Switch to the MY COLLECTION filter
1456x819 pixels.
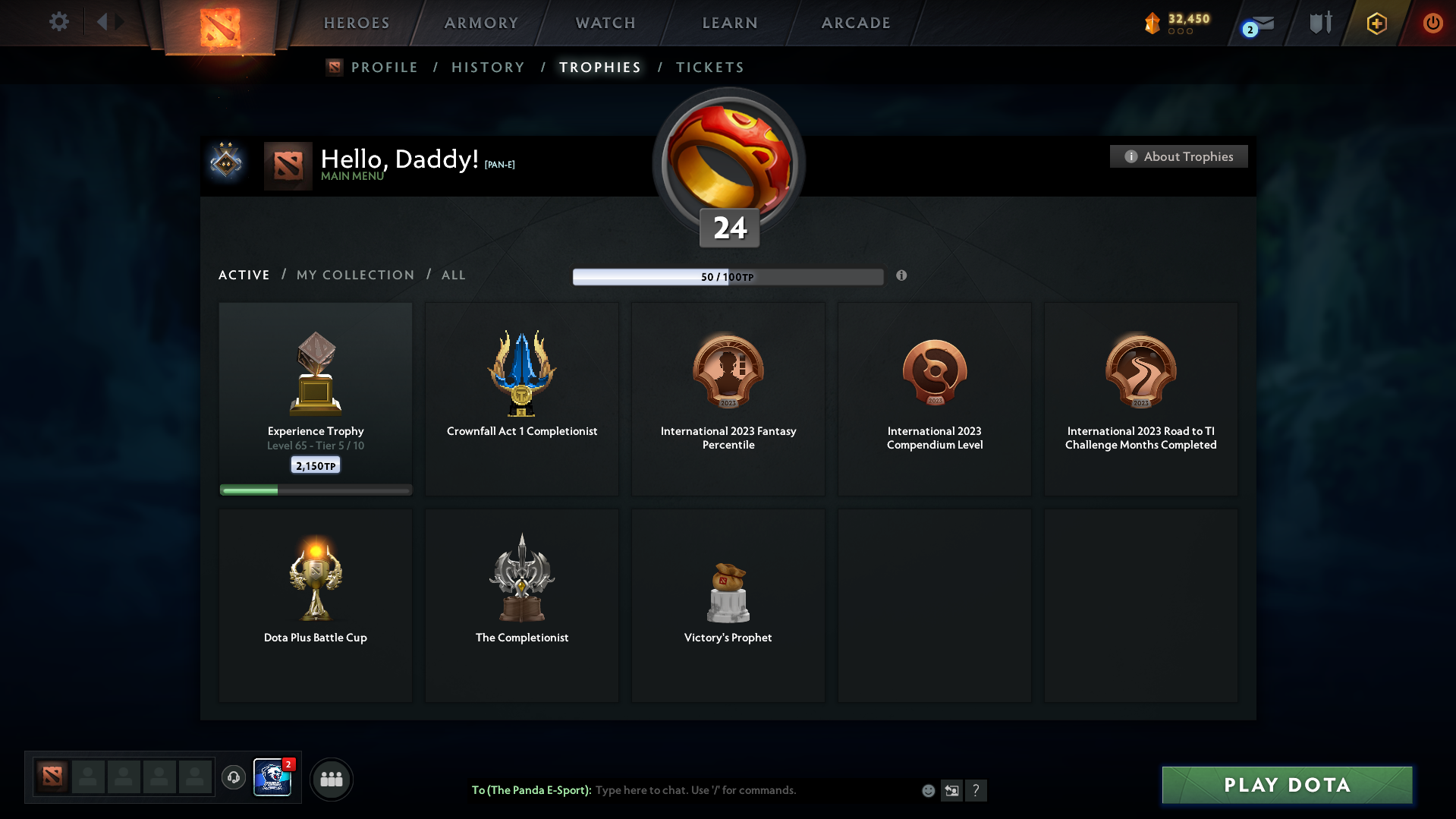click(x=354, y=275)
